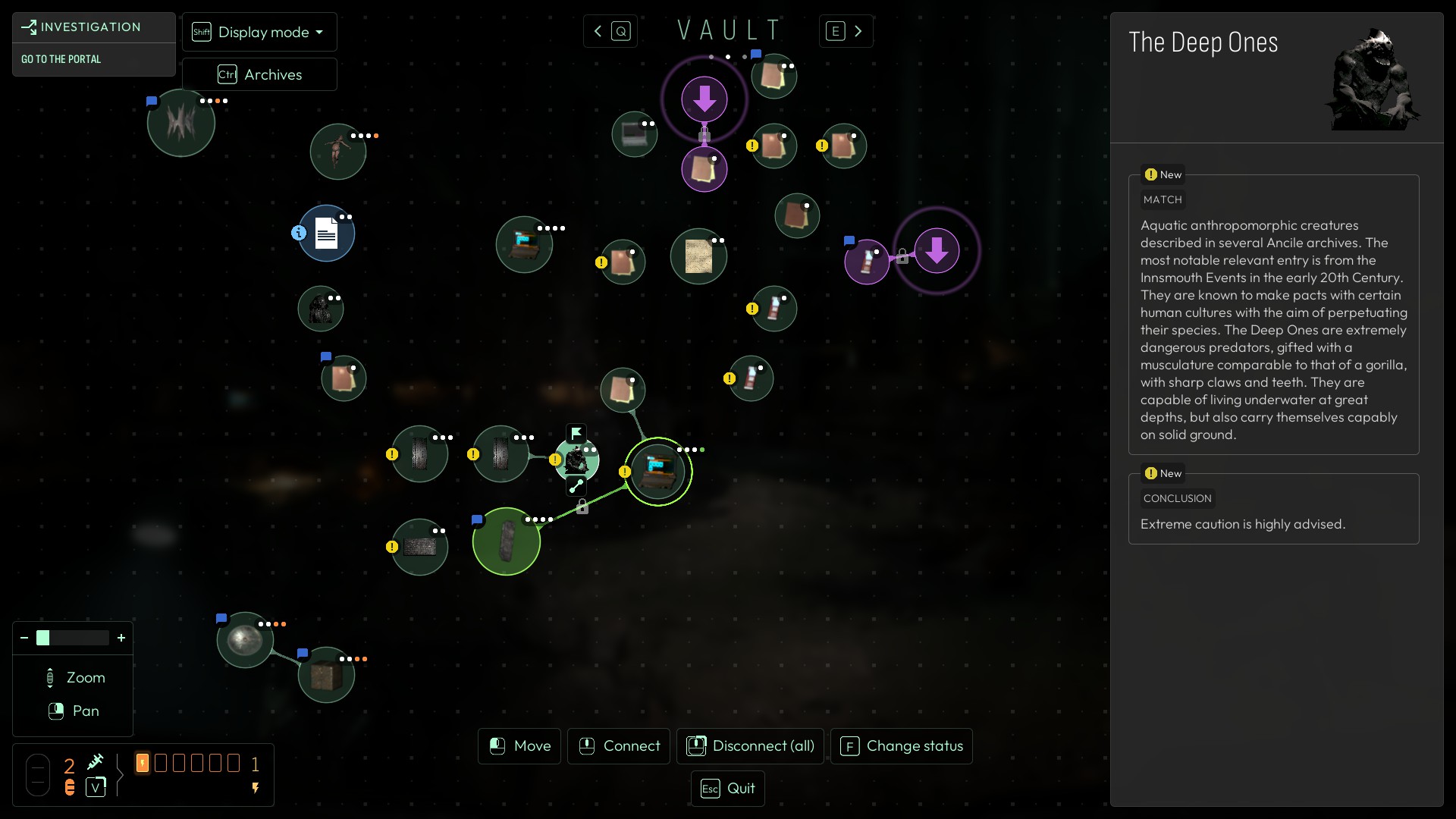Select the Disconnect (all) action
This screenshot has width=1456, height=819.
[750, 746]
